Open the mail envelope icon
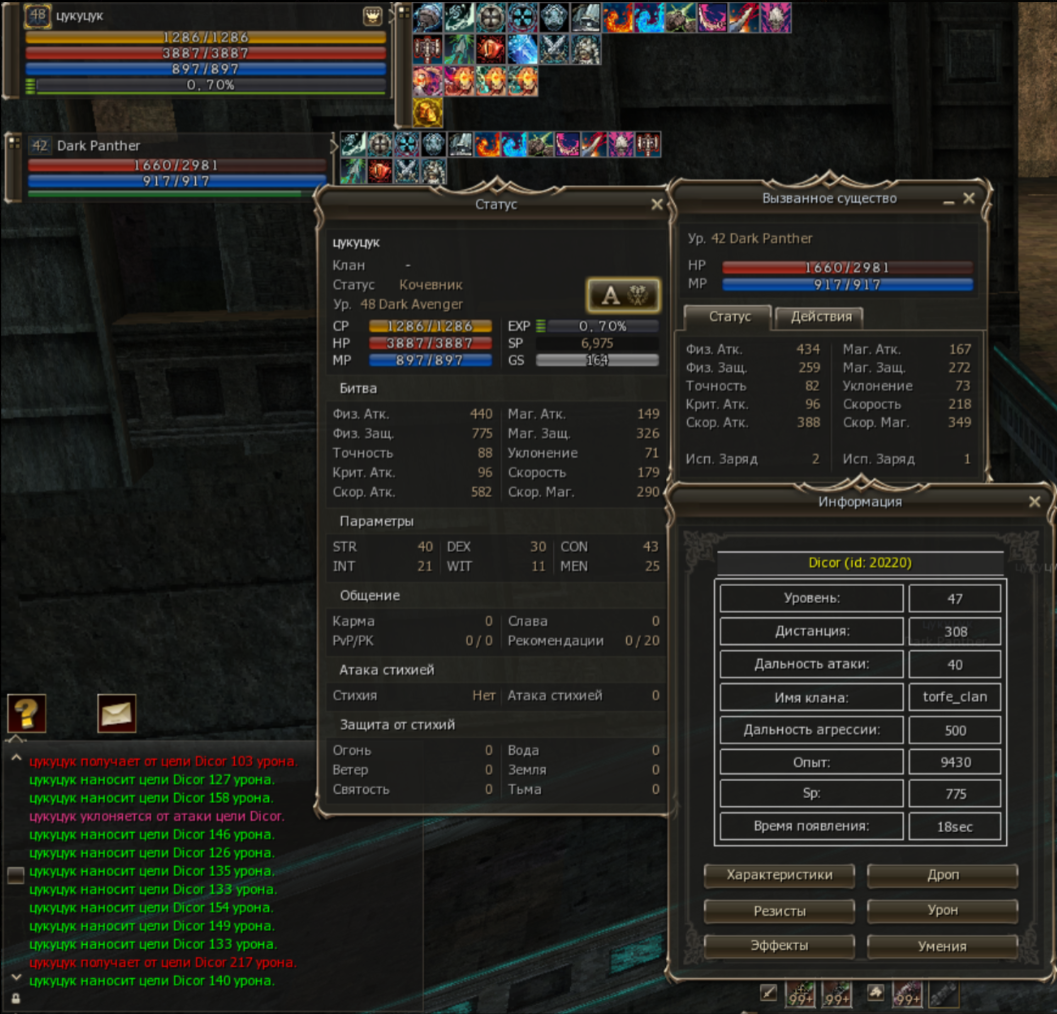The width and height of the screenshot is (1057, 1014). coord(116,713)
